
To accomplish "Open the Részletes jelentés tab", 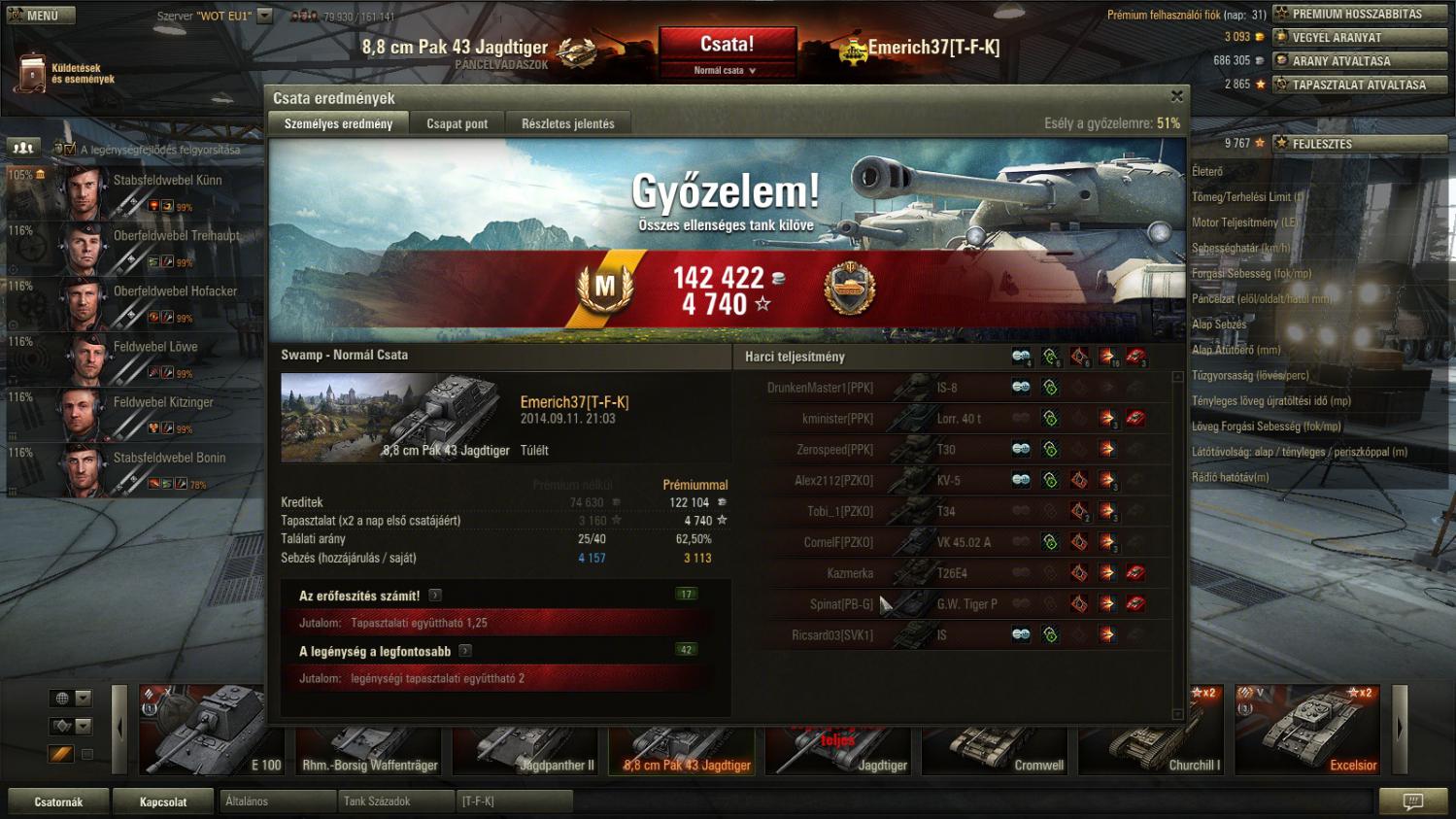I will (x=567, y=123).
